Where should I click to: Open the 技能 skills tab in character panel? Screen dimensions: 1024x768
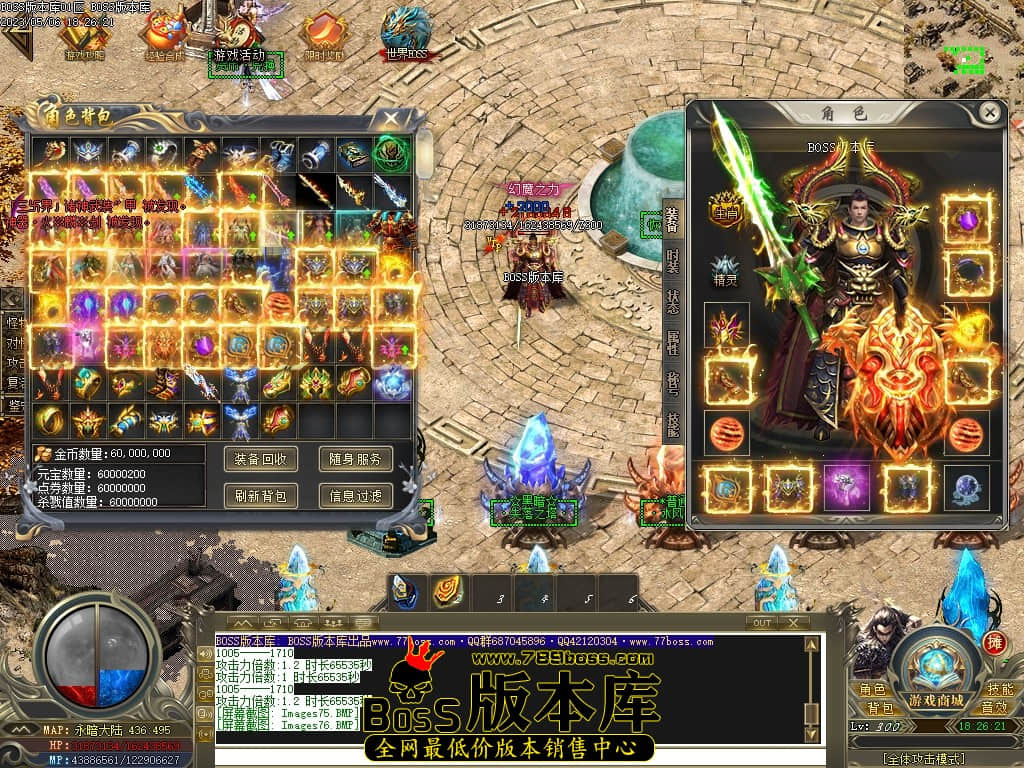673,426
